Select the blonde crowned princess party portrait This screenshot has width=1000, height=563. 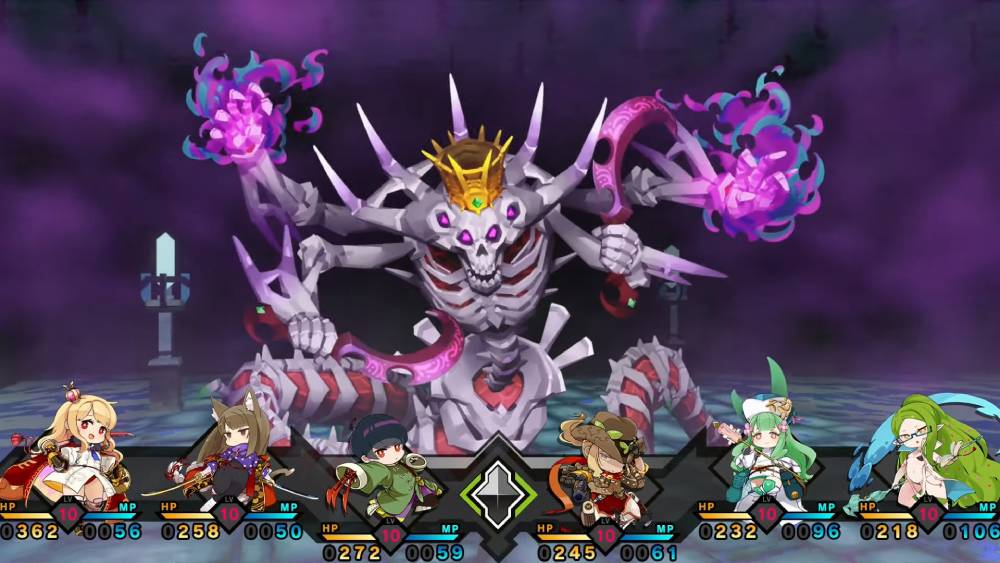[75, 443]
